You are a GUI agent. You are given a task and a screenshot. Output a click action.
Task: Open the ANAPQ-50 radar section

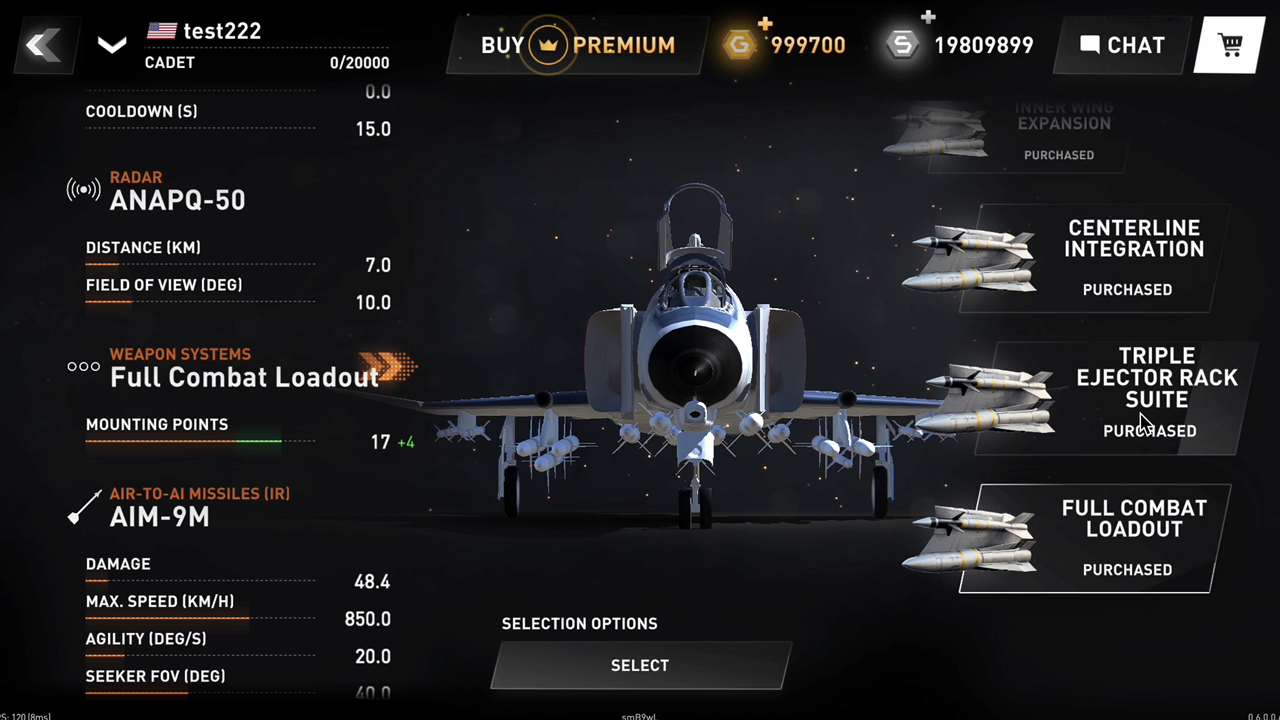177,199
